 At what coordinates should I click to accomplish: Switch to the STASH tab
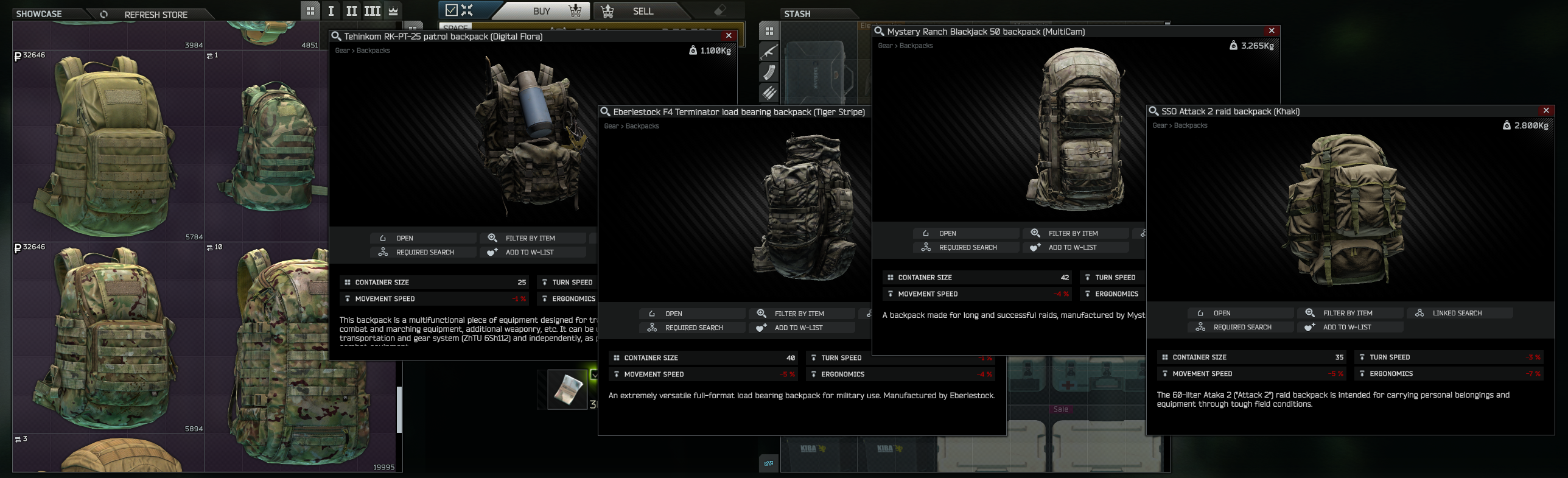pyautogui.click(x=798, y=13)
